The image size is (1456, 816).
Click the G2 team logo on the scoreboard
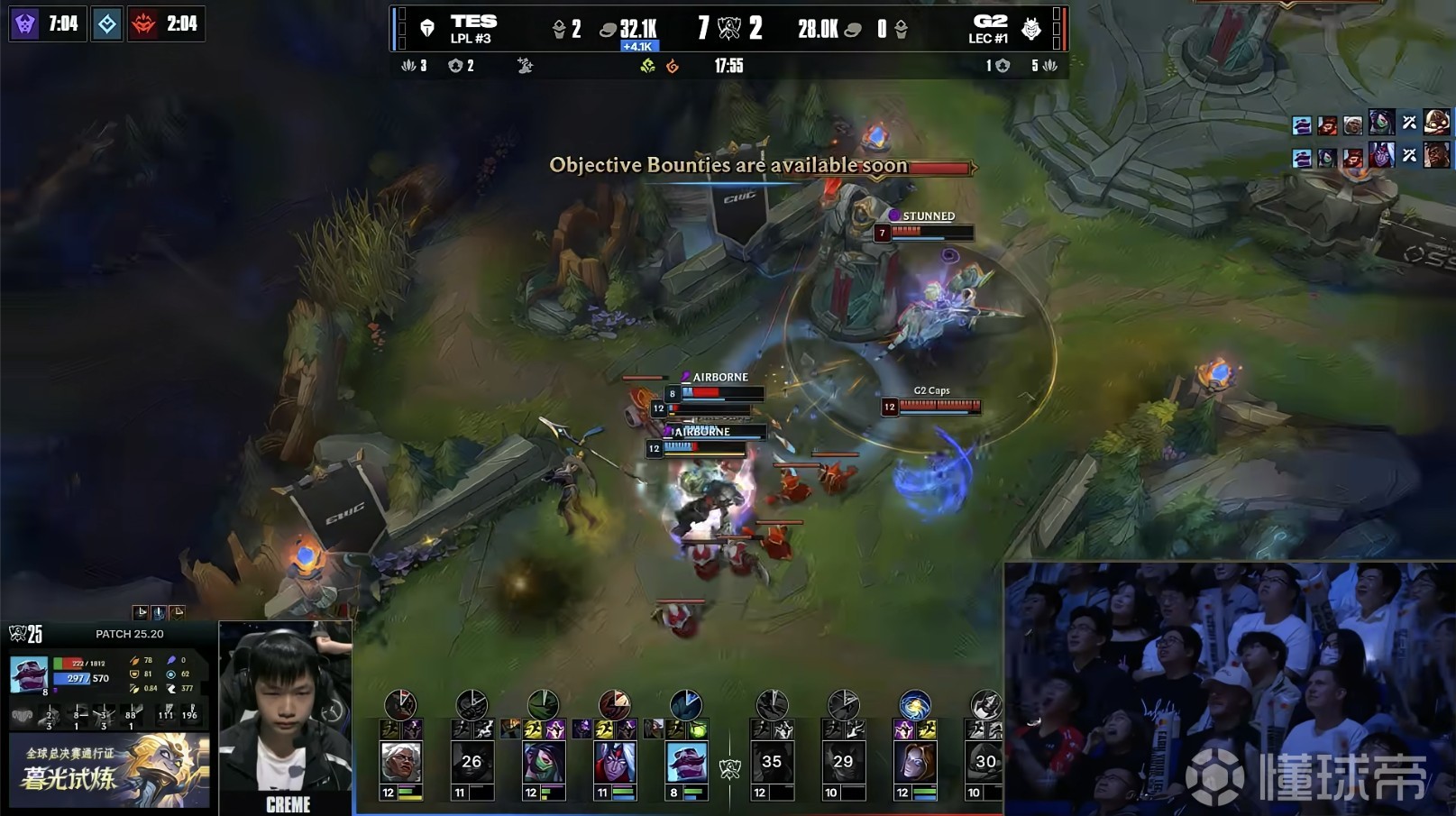click(x=1031, y=30)
